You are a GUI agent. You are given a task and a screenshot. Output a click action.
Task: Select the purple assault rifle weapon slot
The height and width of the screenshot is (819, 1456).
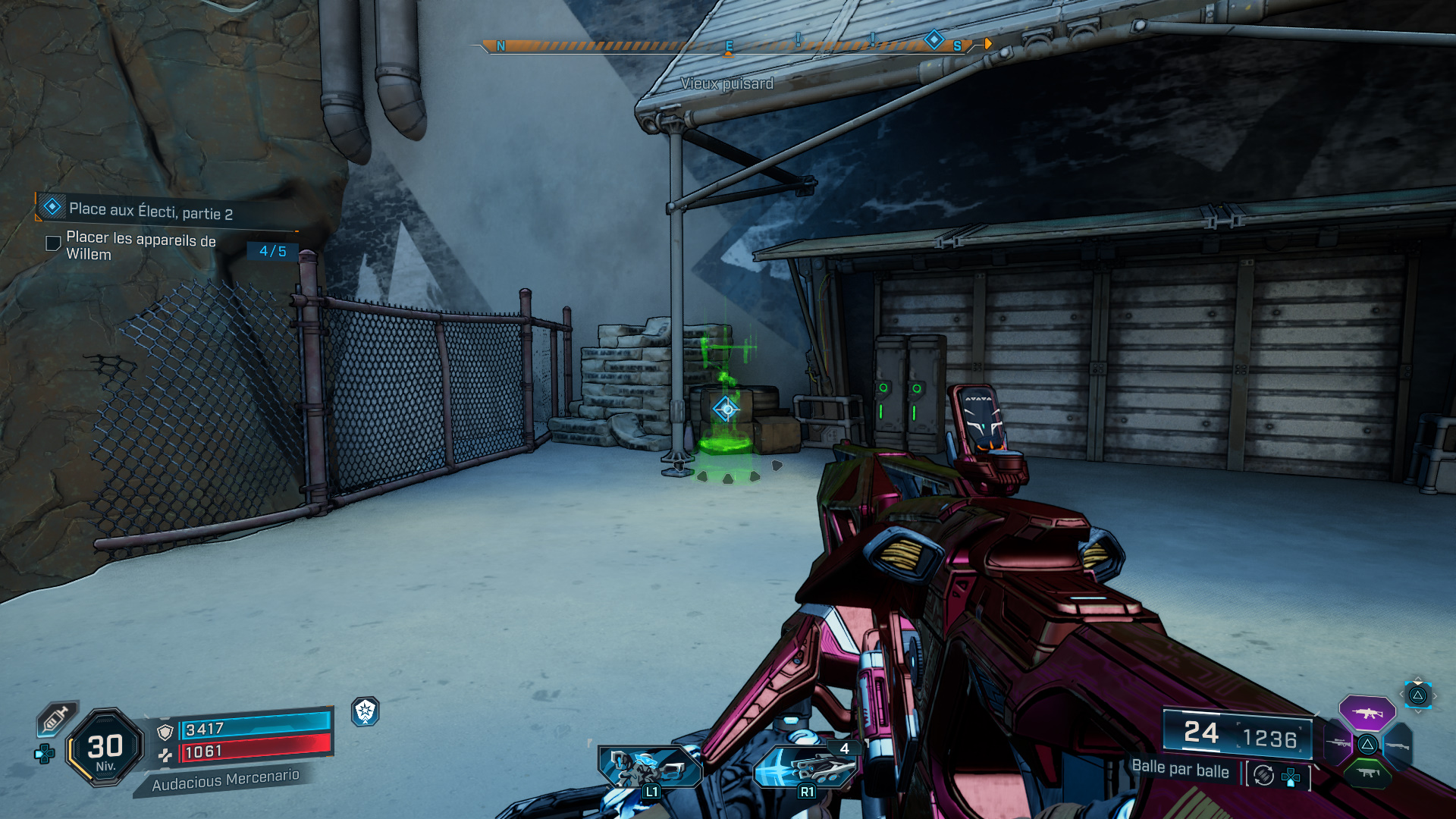coord(1367,713)
